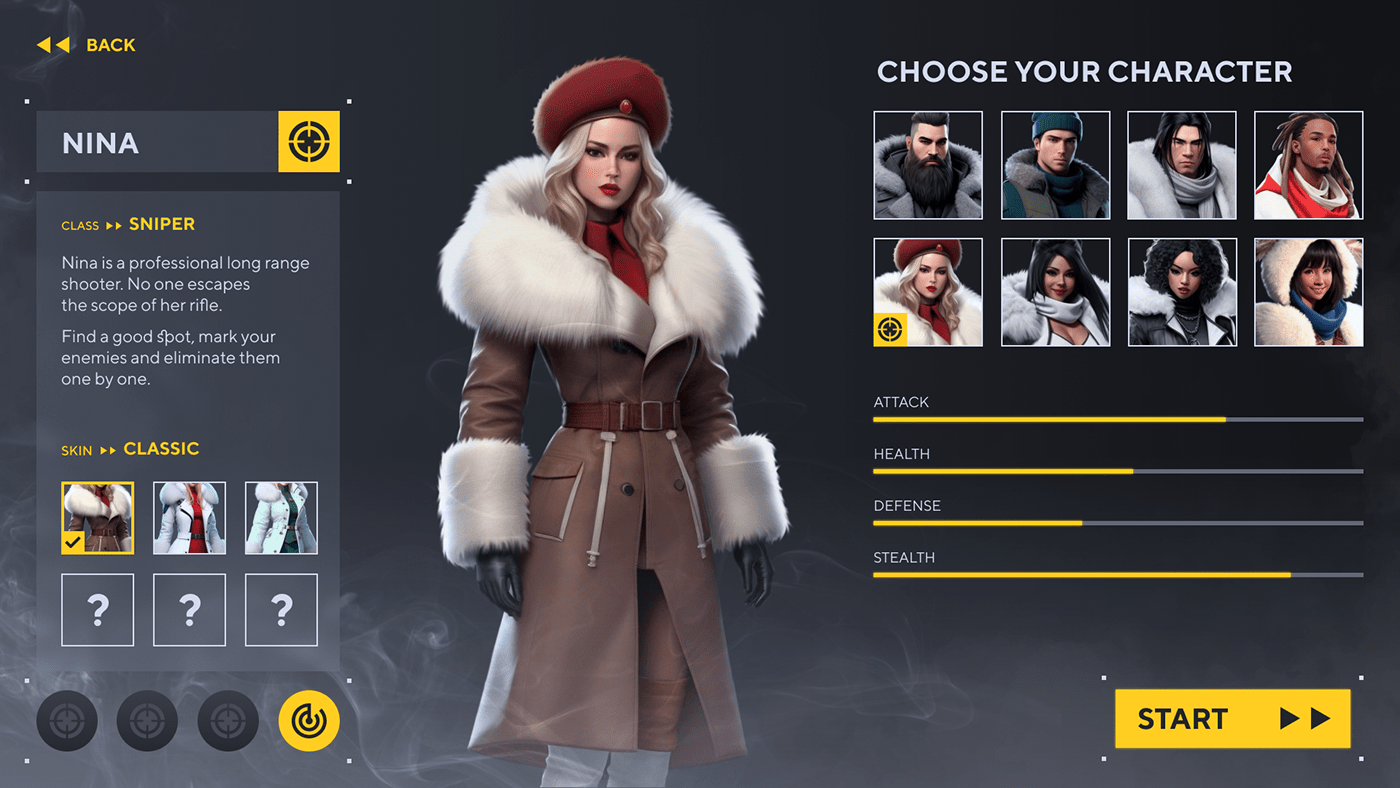Image resolution: width=1400 pixels, height=788 pixels.
Task: Pick the long-haired man with grey scarf
Action: pos(1182,165)
